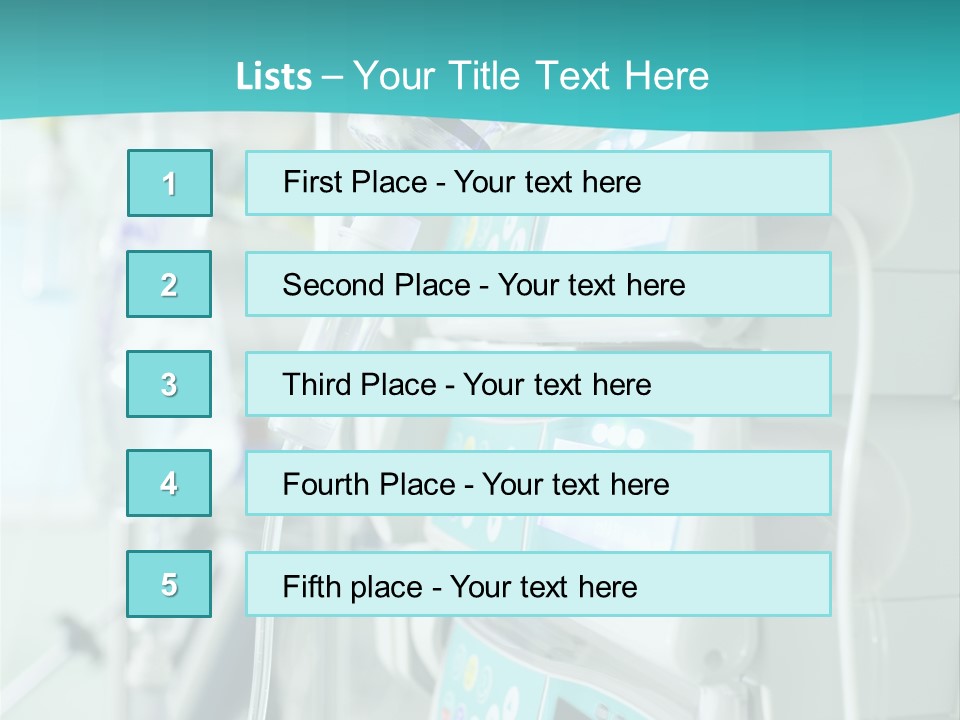Viewport: 960px width, 720px height.
Task: Select the Fifth place text bar
Action: coord(538,584)
